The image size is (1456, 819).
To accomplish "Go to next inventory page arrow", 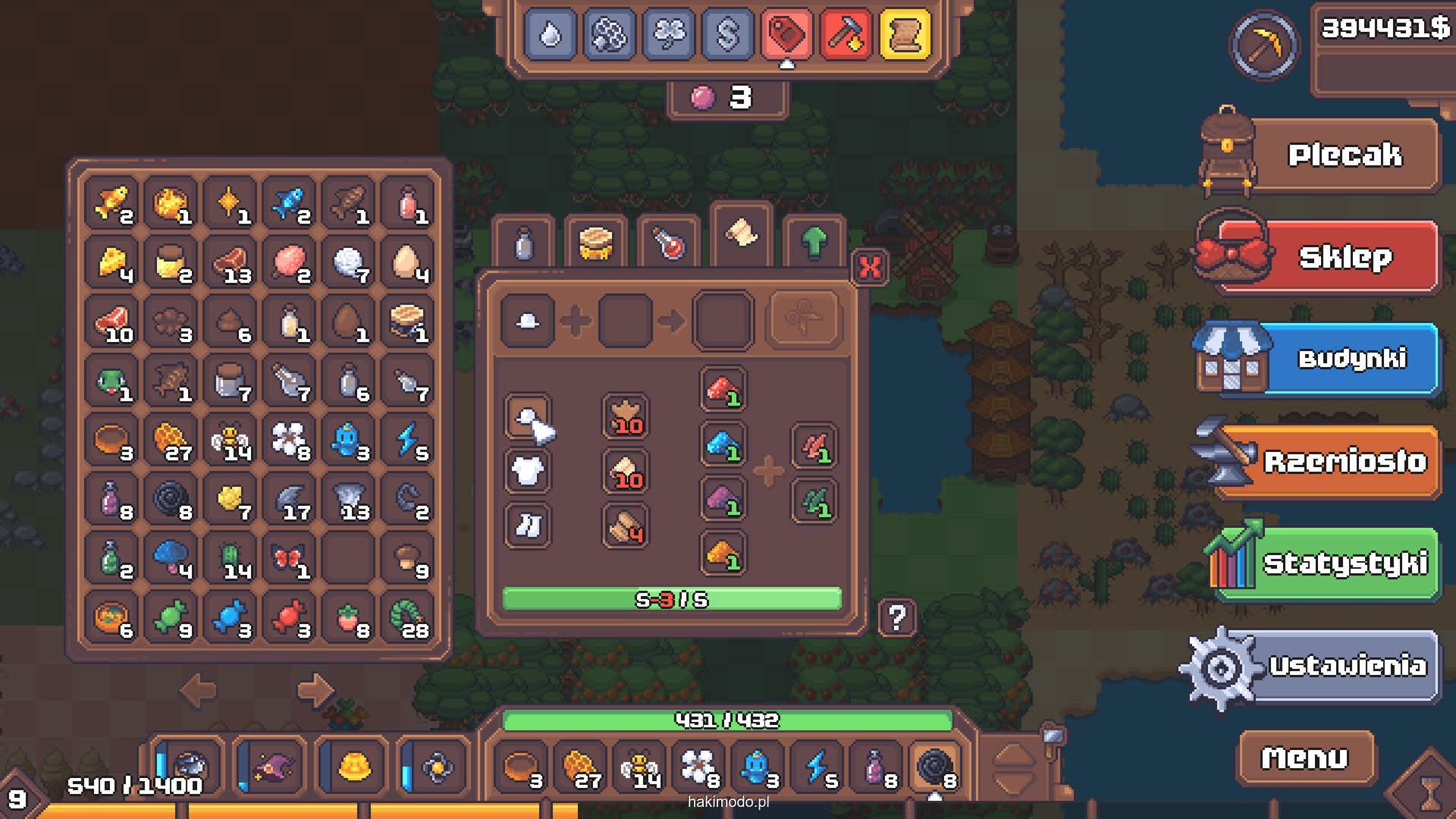I will click(315, 690).
